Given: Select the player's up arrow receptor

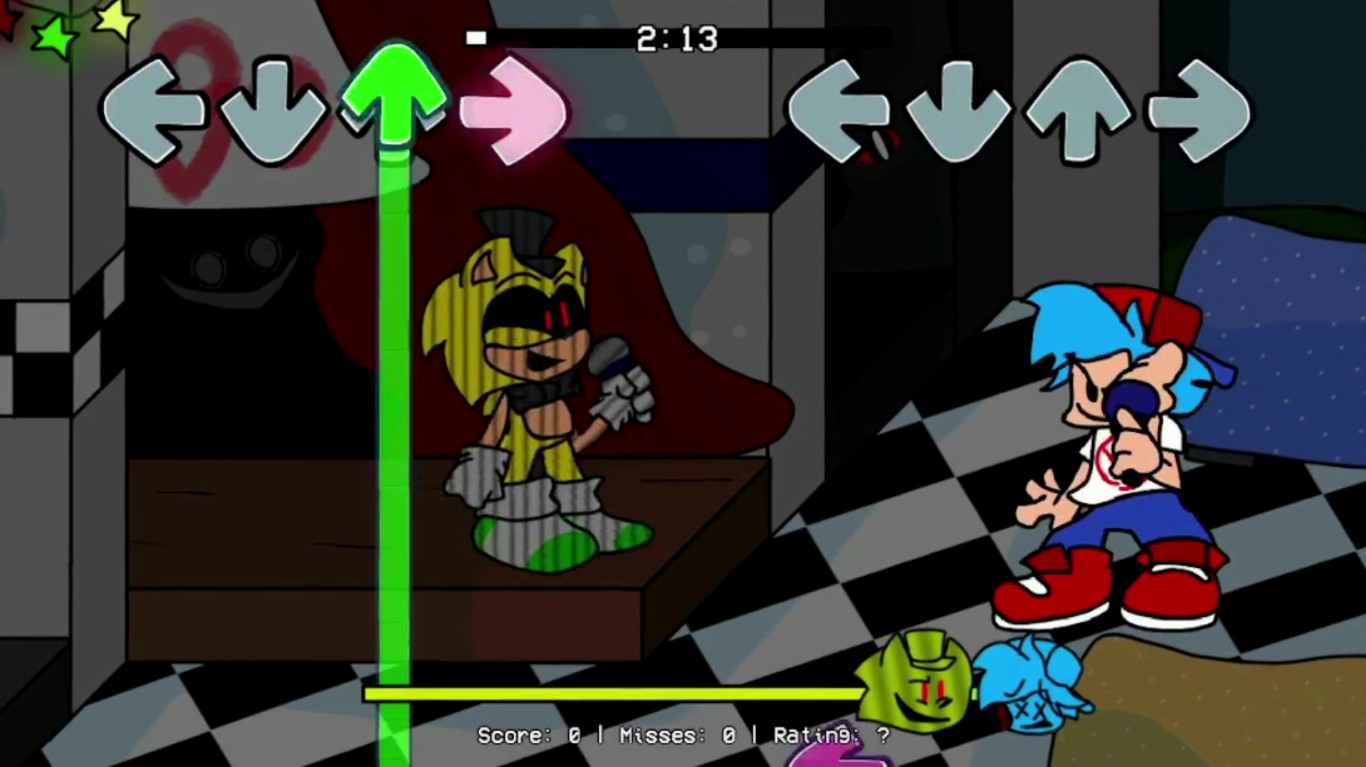Looking at the screenshot, I should pos(1080,110).
